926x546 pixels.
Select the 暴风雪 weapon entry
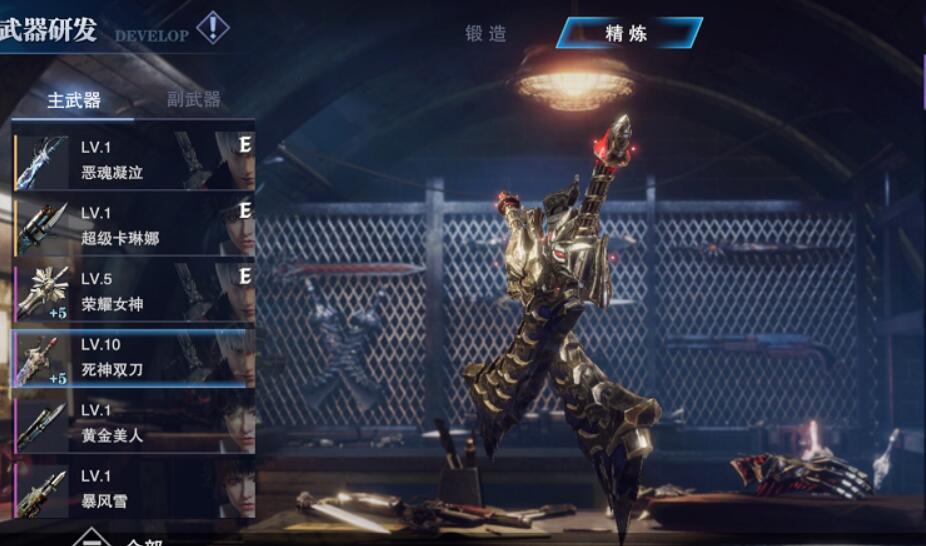tap(133, 488)
